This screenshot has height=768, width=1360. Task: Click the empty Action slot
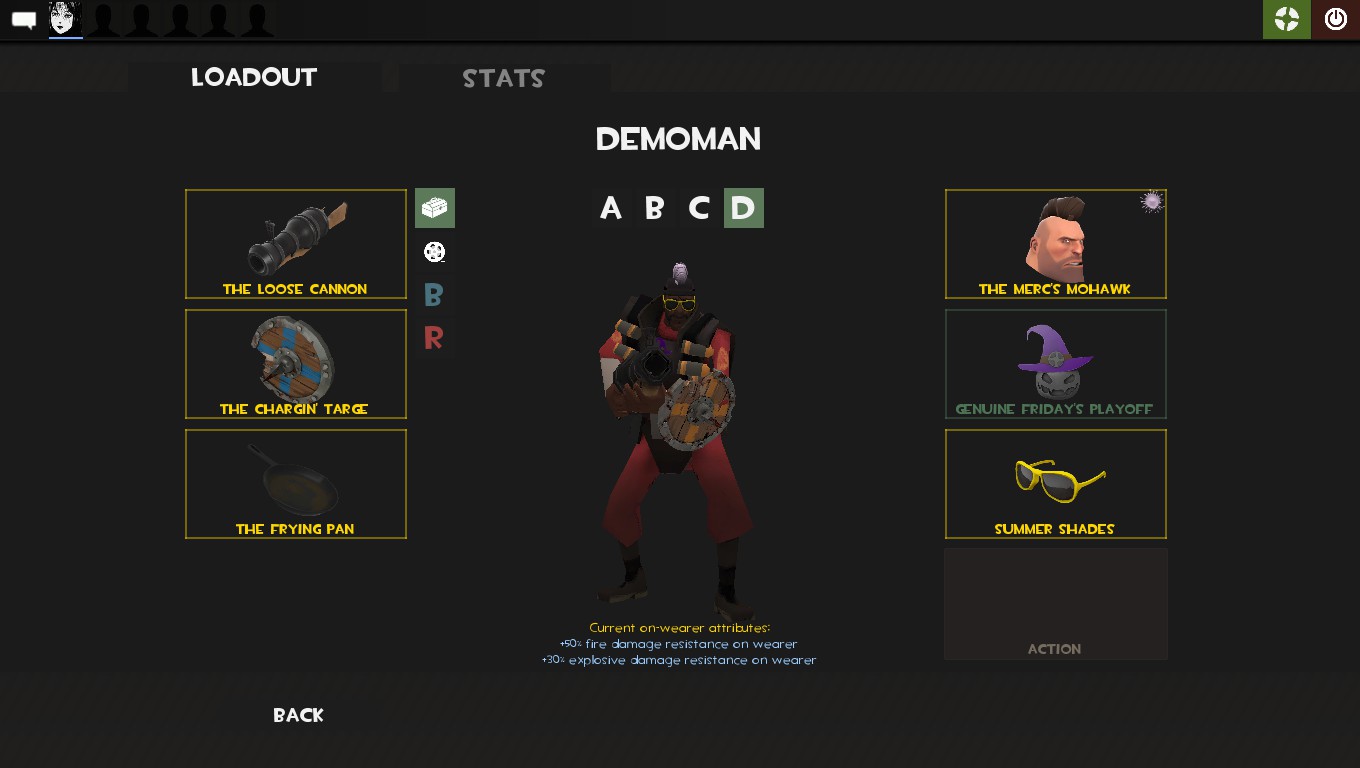point(1056,604)
